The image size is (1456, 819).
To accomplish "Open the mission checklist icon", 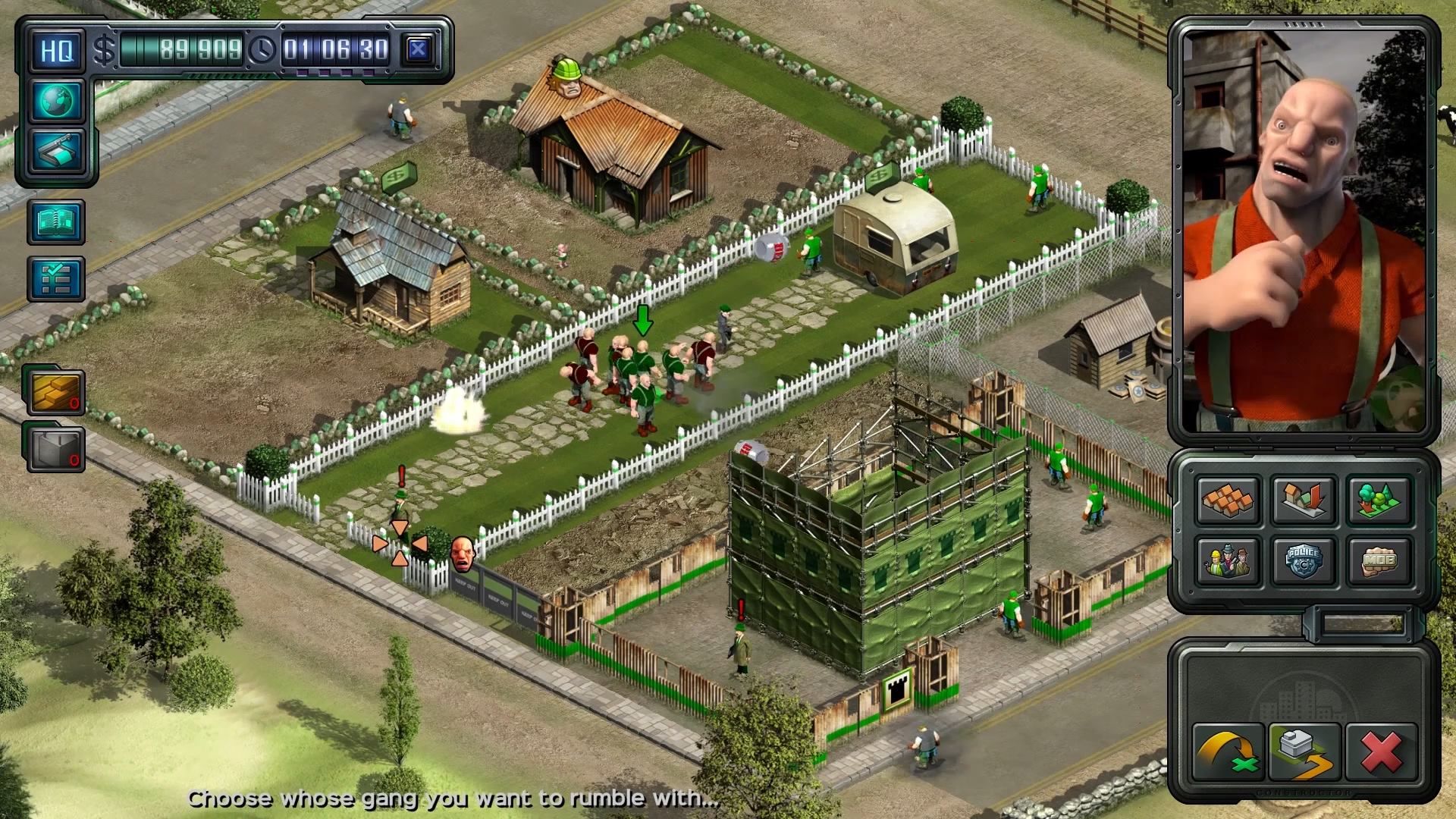I will tap(55, 277).
